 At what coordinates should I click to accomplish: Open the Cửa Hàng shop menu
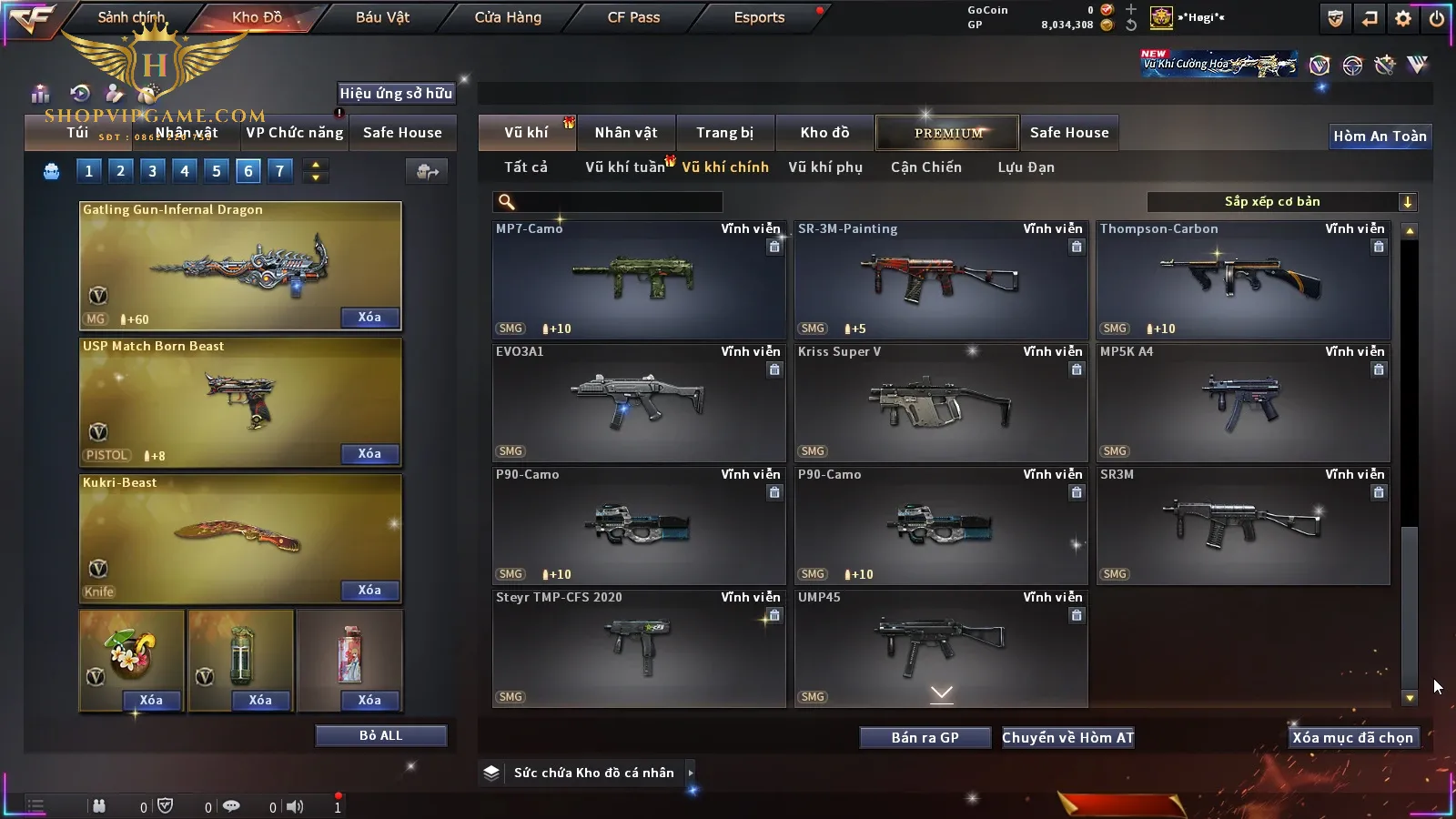tap(508, 17)
